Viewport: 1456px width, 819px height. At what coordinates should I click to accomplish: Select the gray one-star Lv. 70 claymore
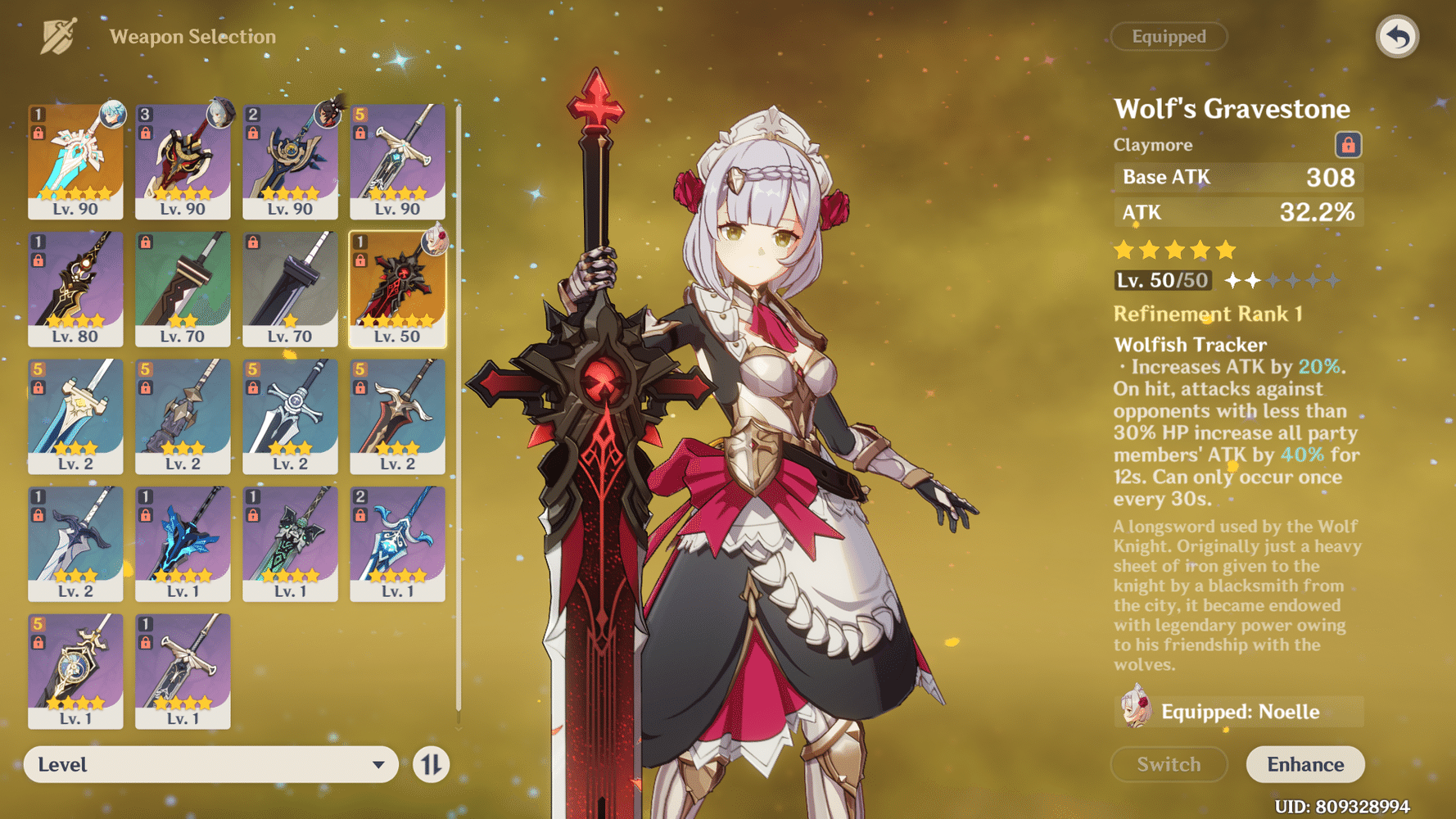(290, 288)
